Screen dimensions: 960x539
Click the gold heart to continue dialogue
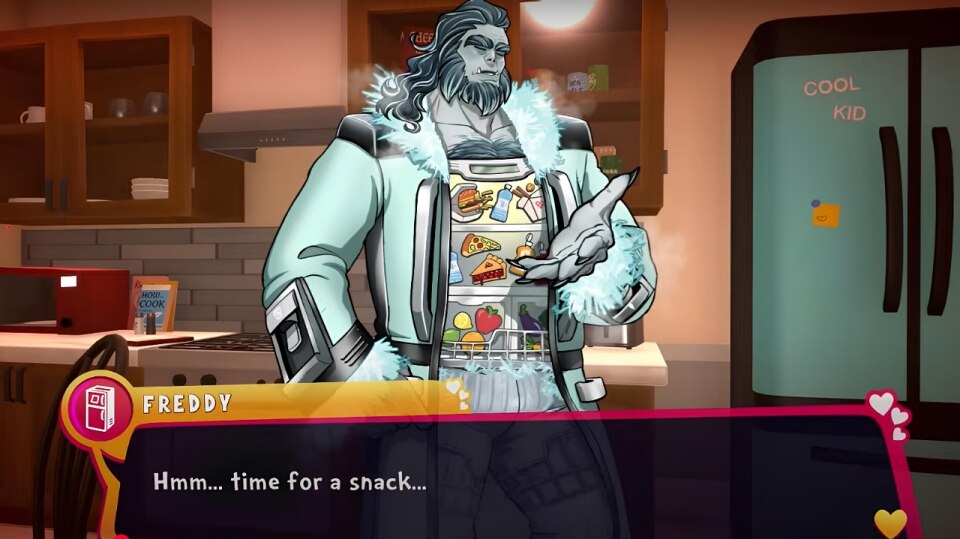(x=889, y=522)
